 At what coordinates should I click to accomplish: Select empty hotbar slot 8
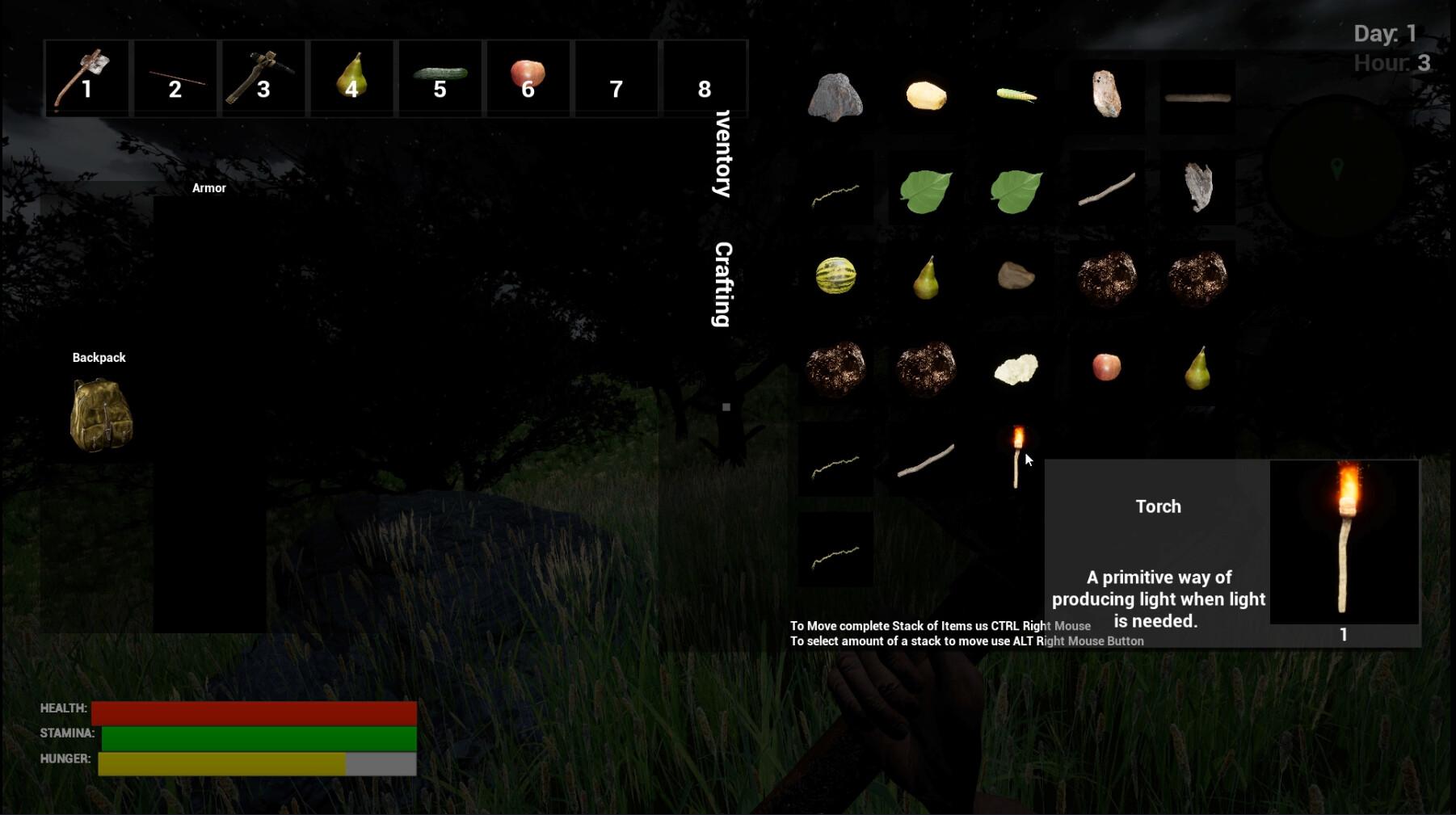704,78
